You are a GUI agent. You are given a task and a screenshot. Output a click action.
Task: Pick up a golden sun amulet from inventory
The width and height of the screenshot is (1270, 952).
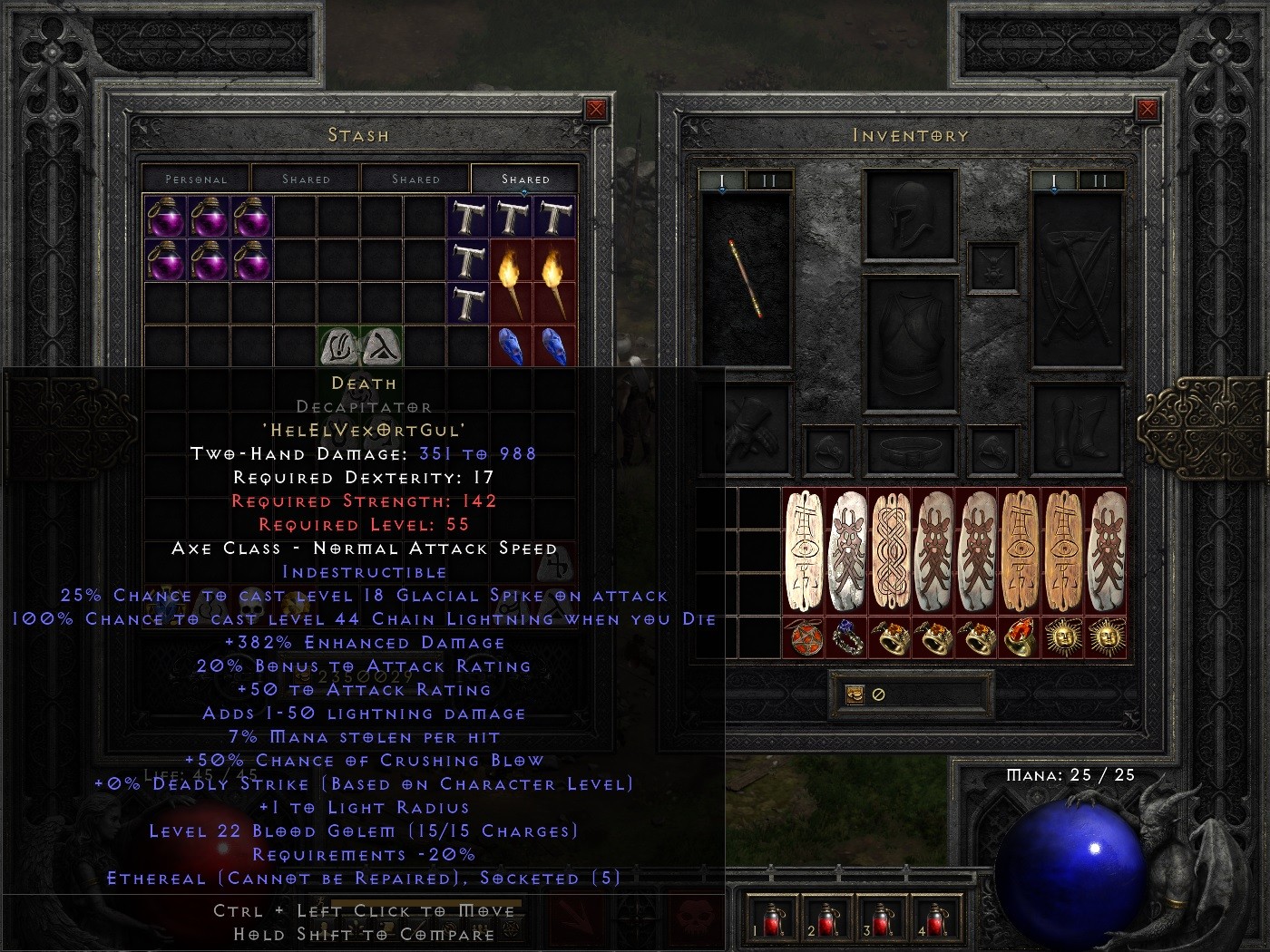click(x=1065, y=639)
